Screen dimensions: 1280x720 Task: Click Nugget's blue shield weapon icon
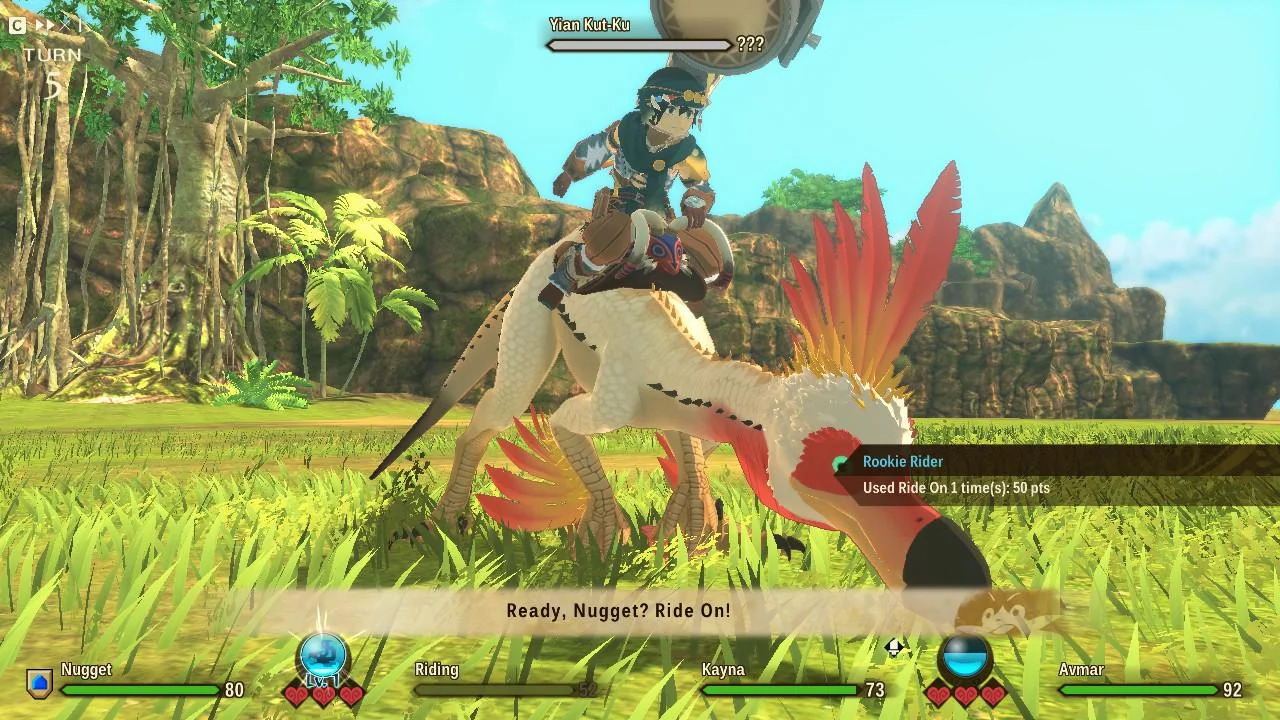pyautogui.click(x=39, y=684)
